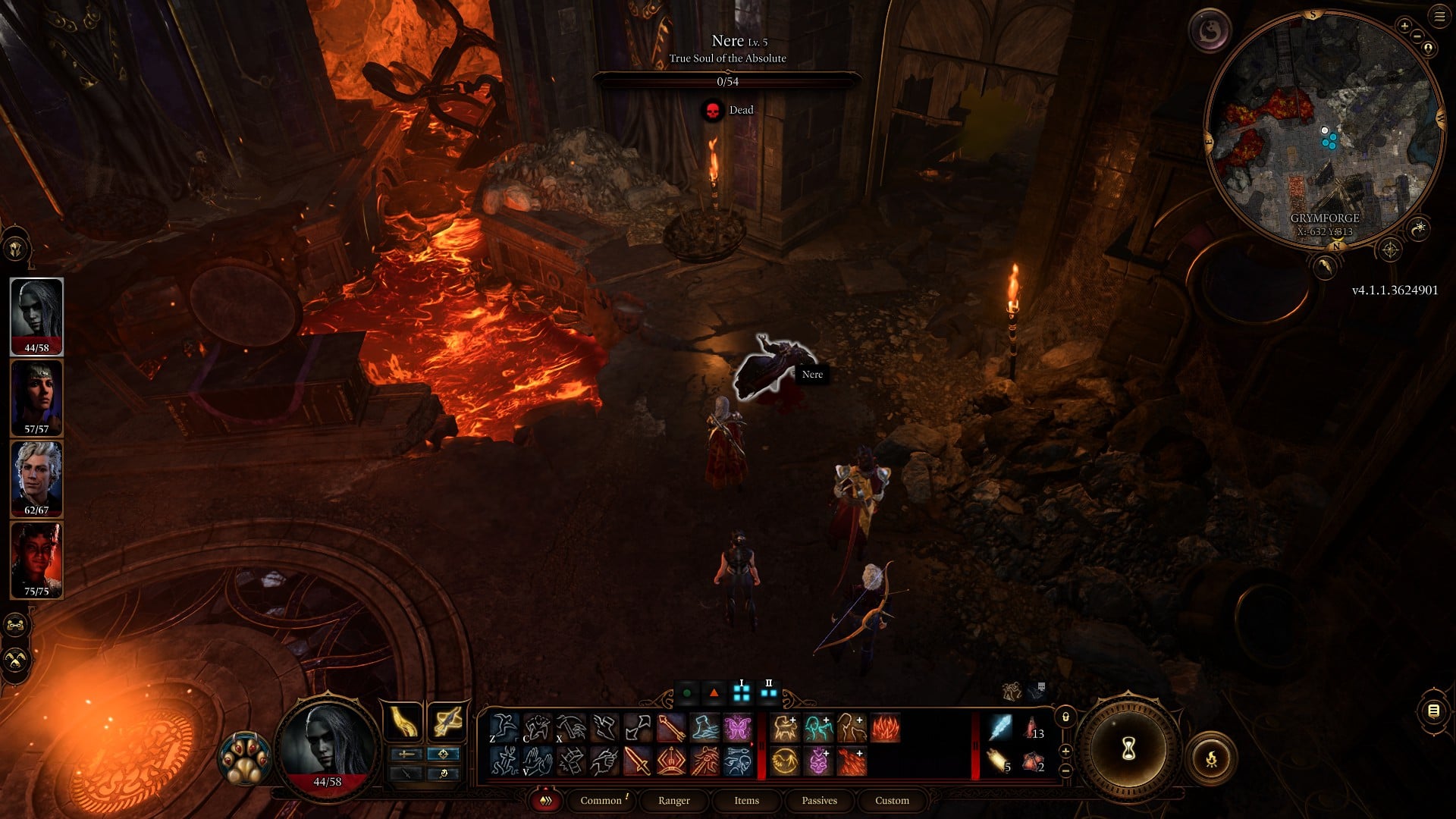Toggle party grouping below the portraits
This screenshot has height=819, width=1456.
coord(15,626)
